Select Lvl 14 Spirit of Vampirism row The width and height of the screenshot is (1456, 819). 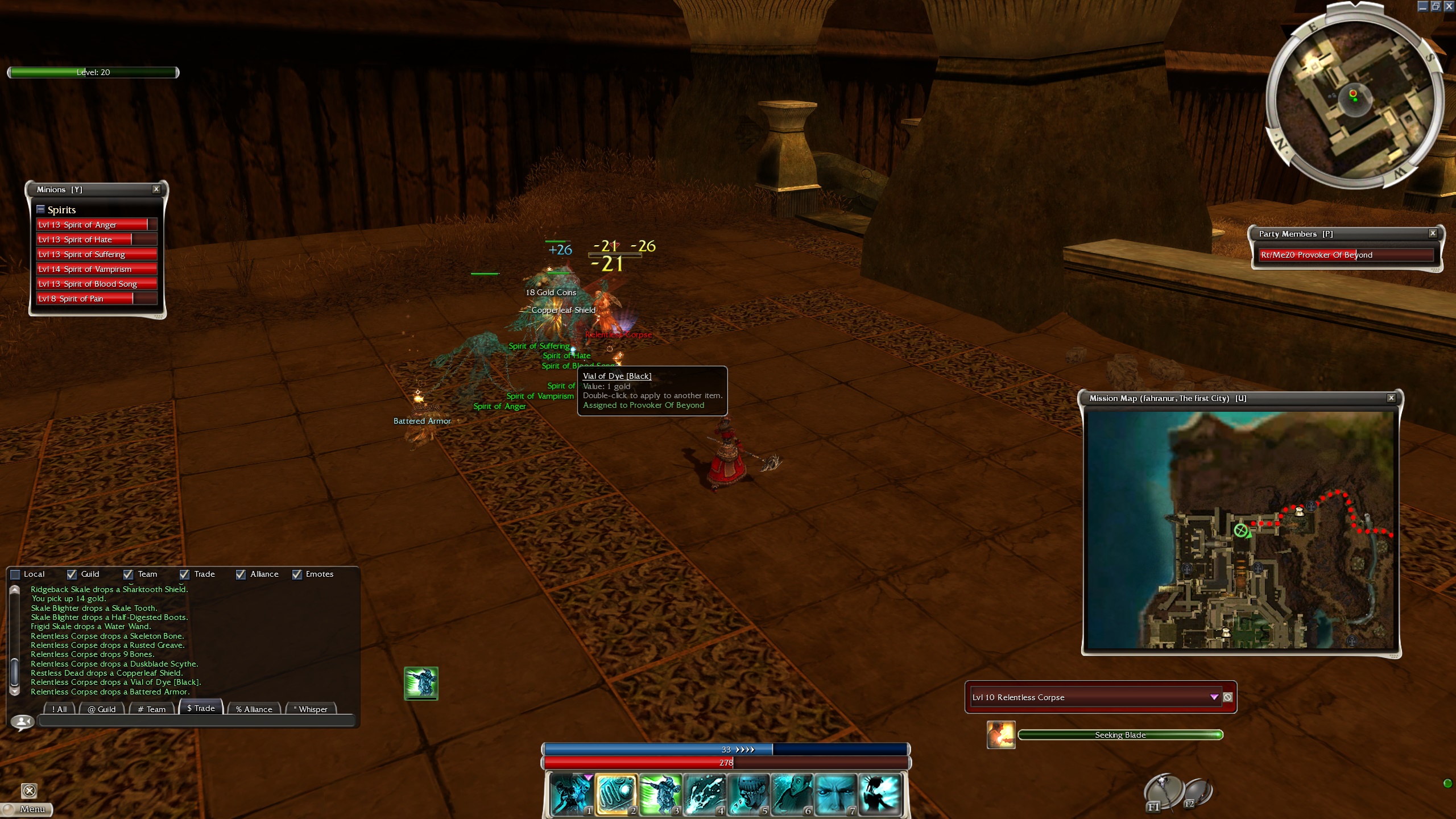coord(96,269)
